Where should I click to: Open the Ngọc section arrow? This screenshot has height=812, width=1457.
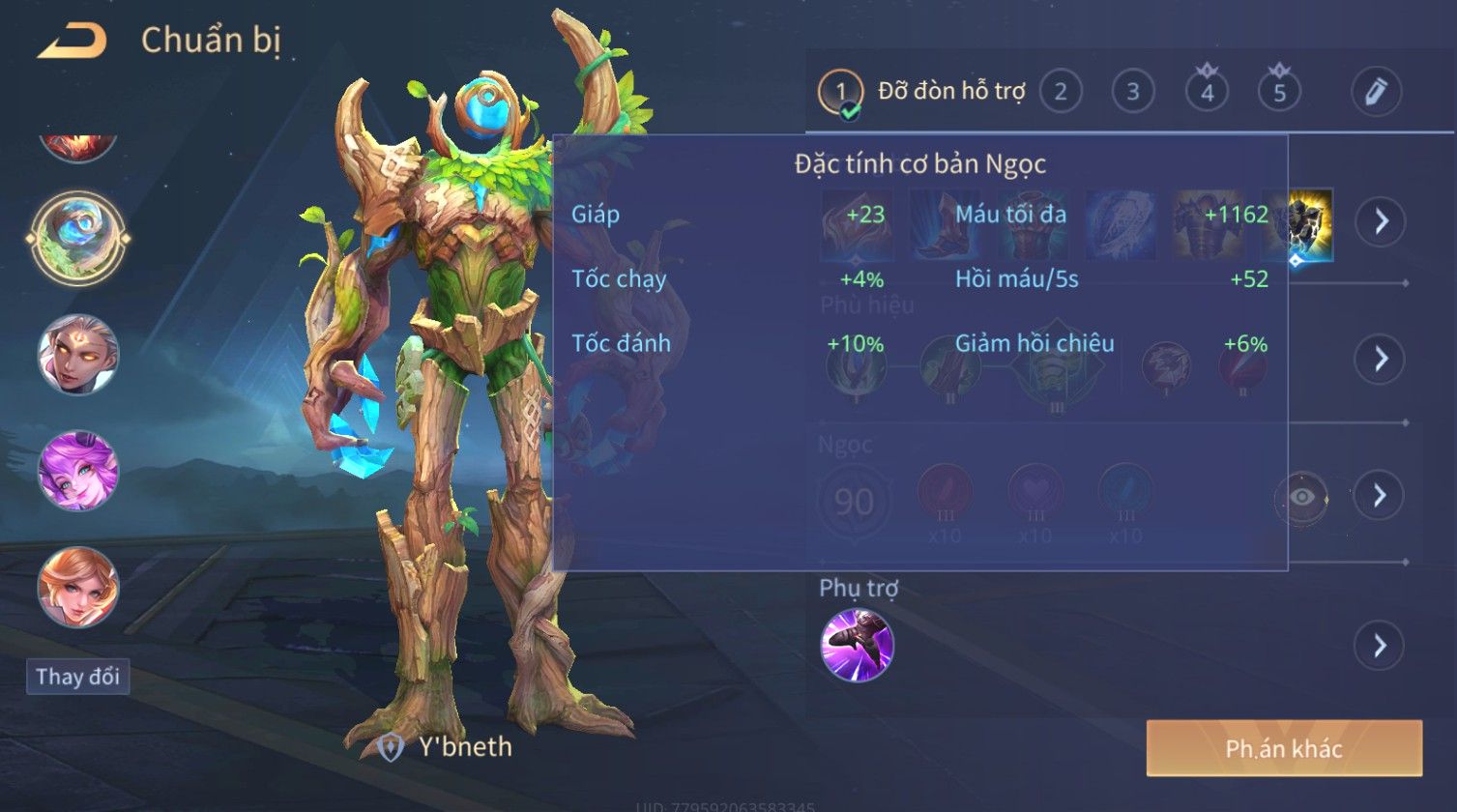point(1380,495)
